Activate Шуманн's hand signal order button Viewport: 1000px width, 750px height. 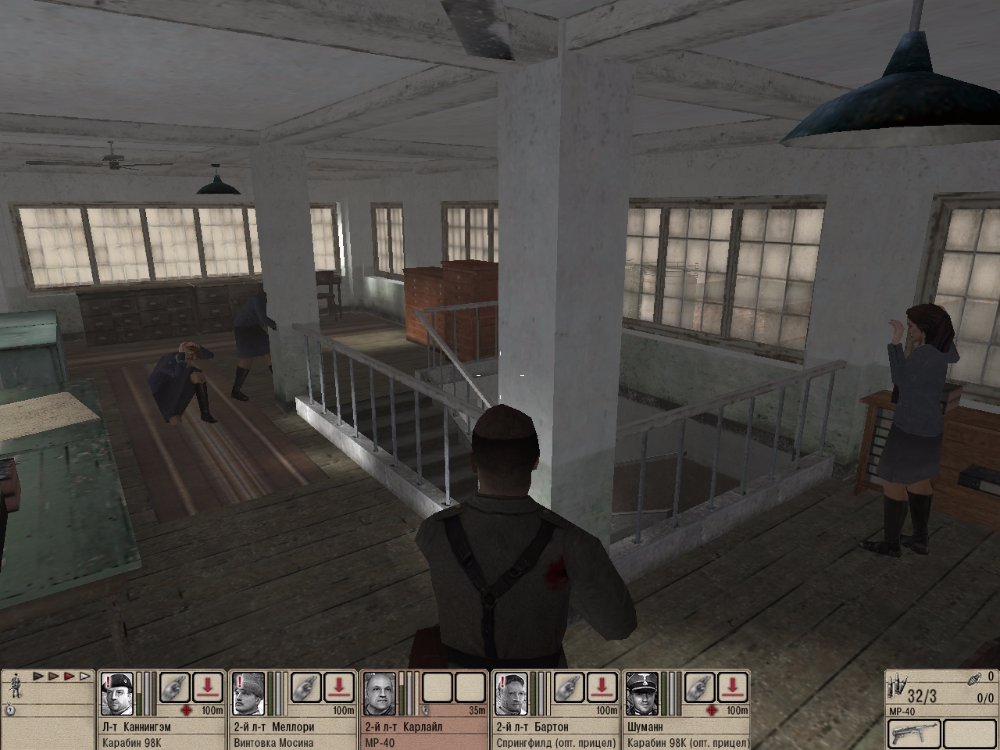click(x=699, y=687)
